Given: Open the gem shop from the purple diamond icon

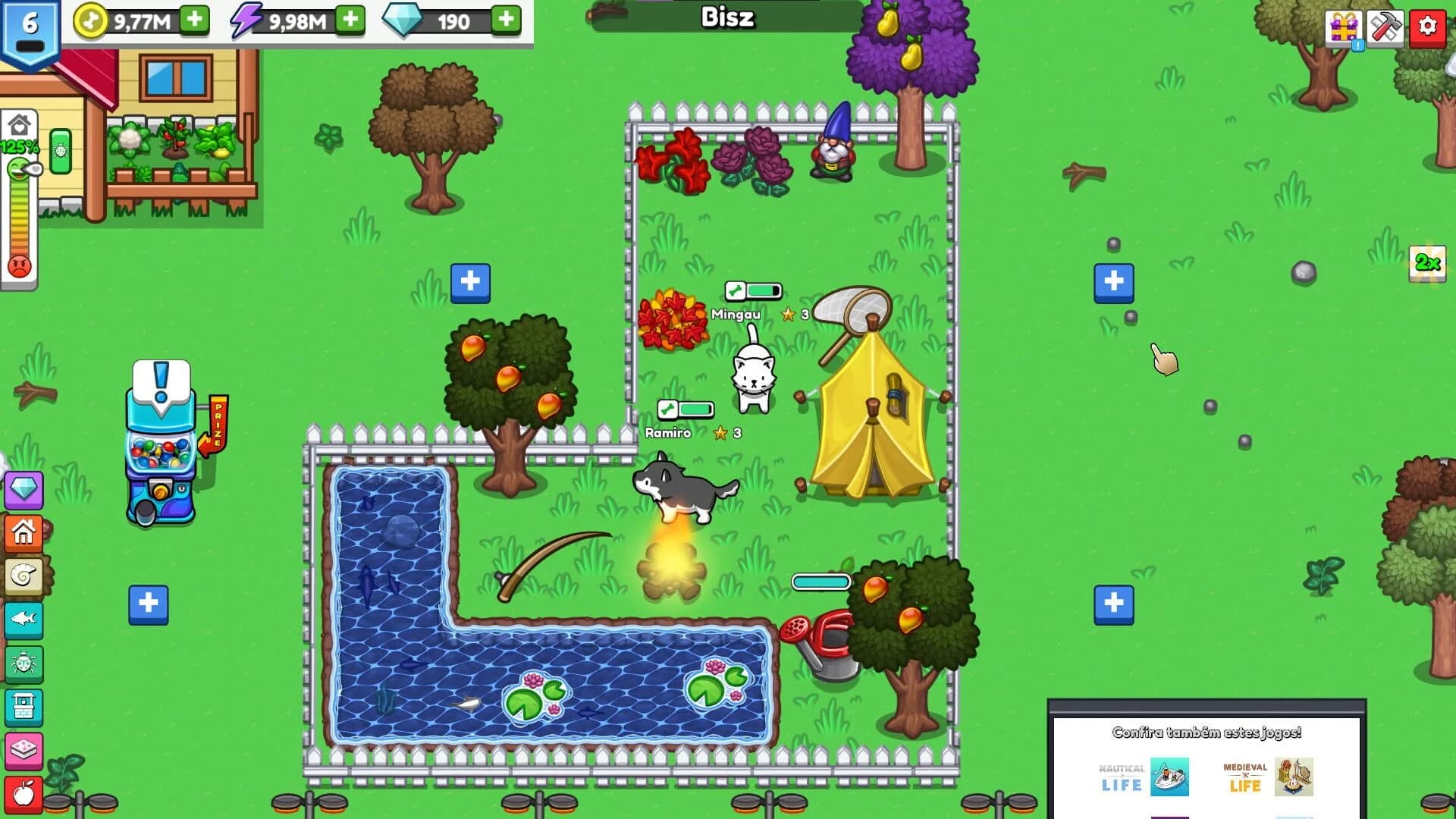Looking at the screenshot, I should click(x=25, y=491).
